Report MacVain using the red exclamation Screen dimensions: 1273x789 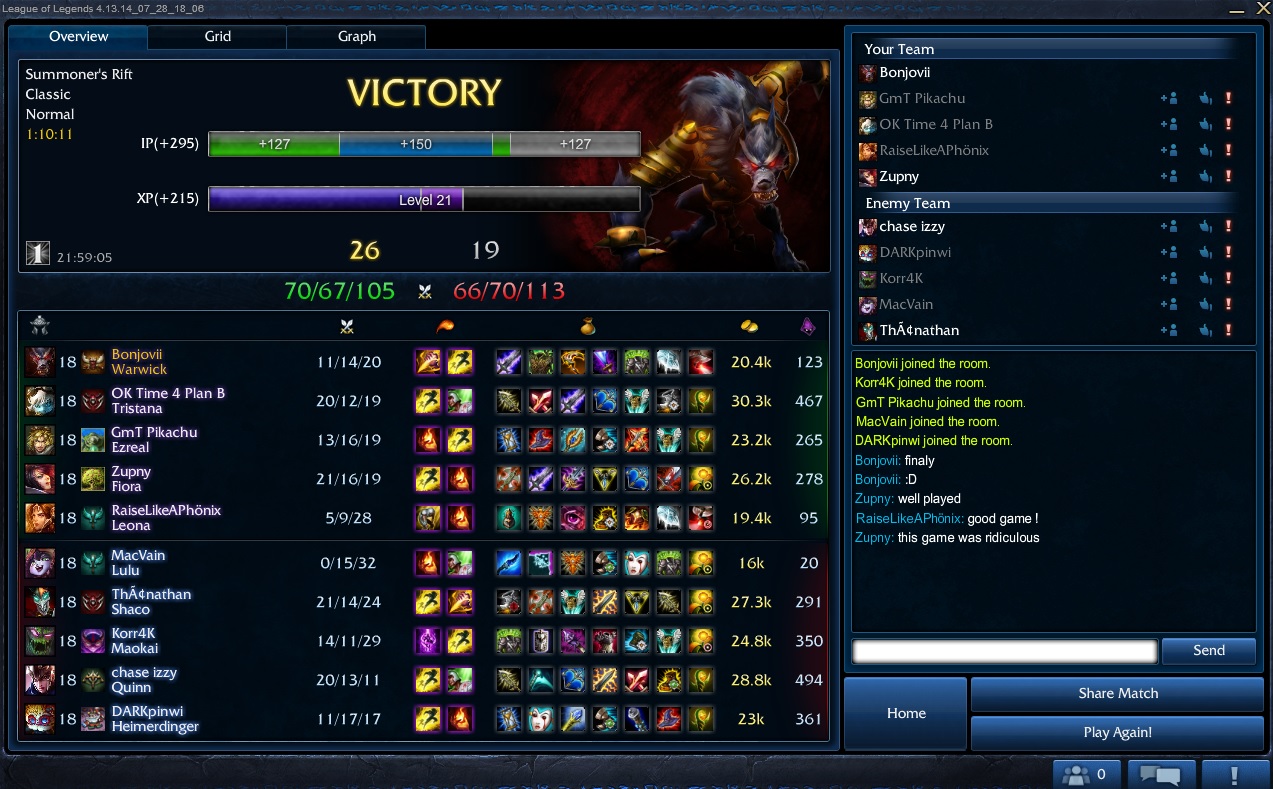[x=1228, y=304]
